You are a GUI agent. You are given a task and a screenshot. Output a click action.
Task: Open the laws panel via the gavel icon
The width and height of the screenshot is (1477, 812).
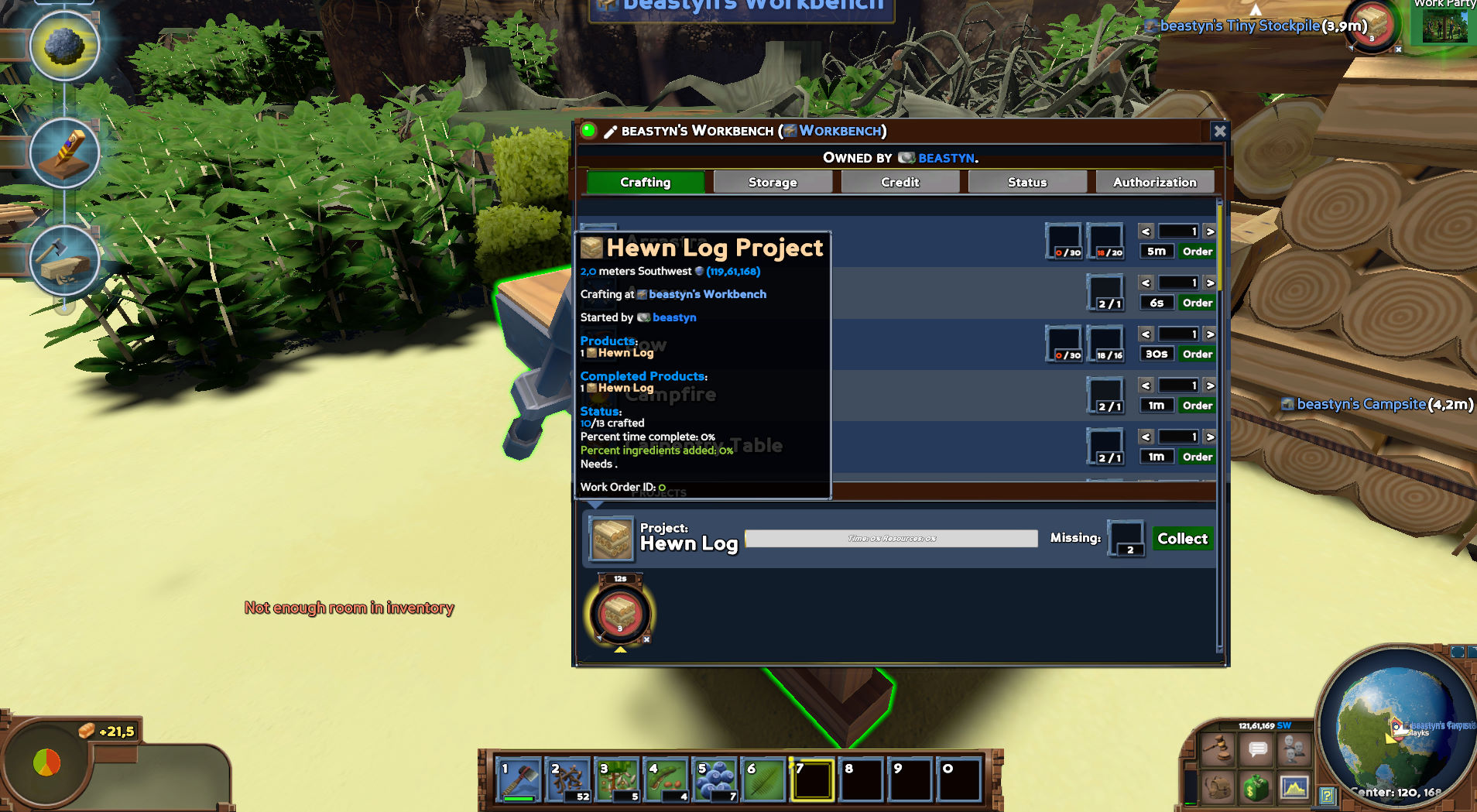[1219, 749]
